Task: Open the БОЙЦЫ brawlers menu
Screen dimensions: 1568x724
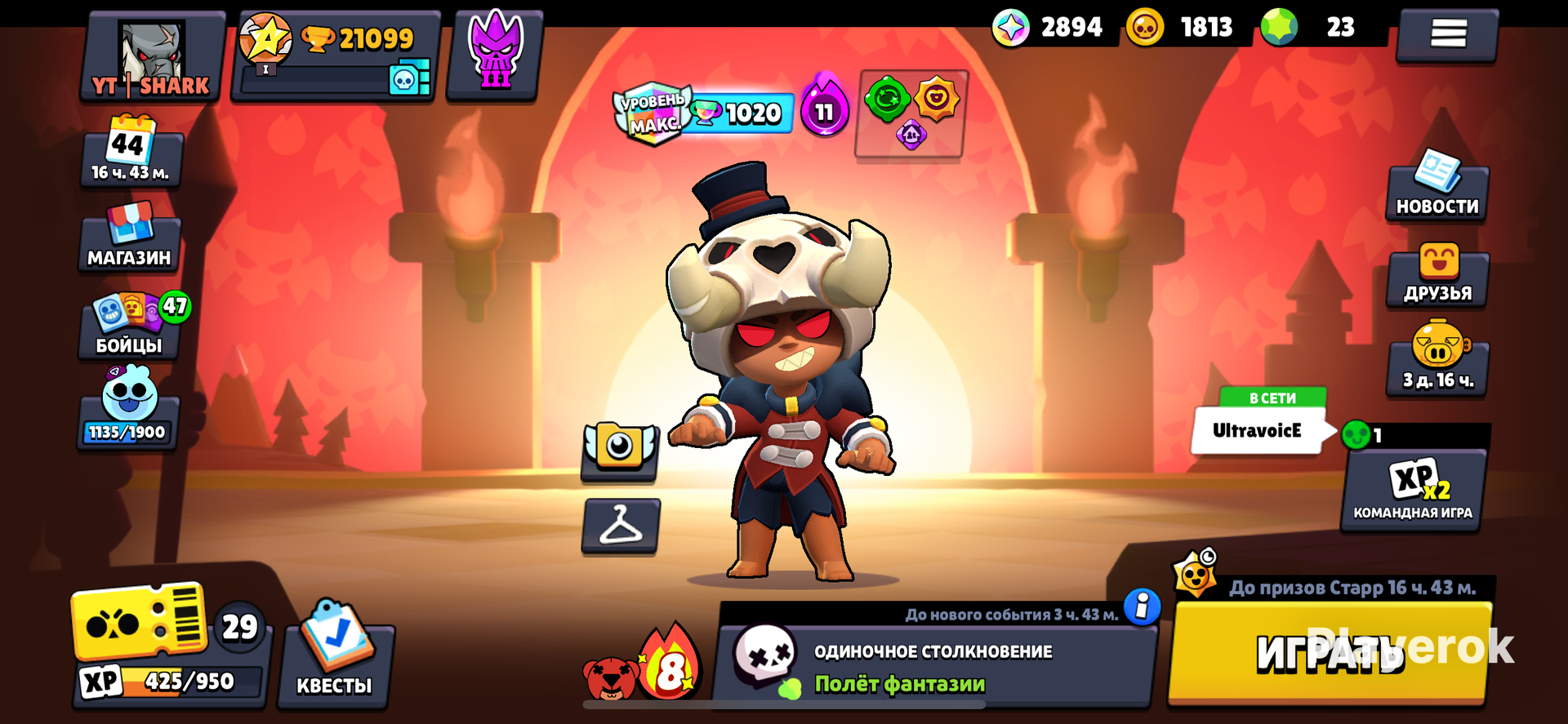Action: (131, 326)
